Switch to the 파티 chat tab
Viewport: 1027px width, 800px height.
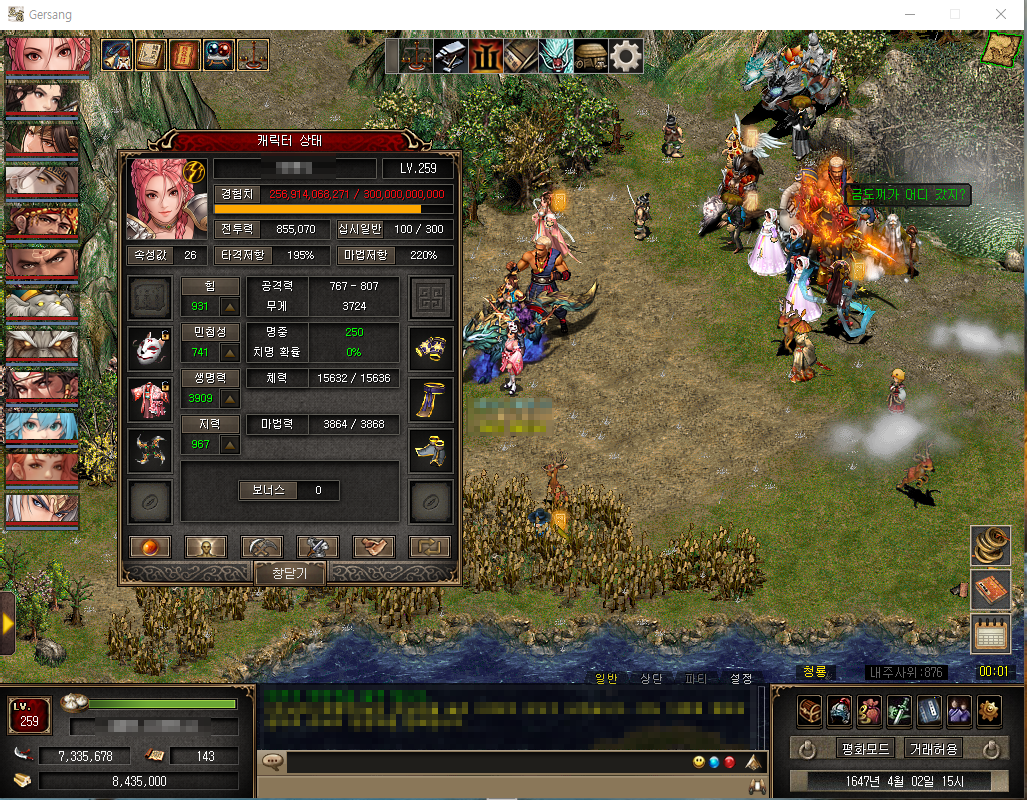[696, 679]
